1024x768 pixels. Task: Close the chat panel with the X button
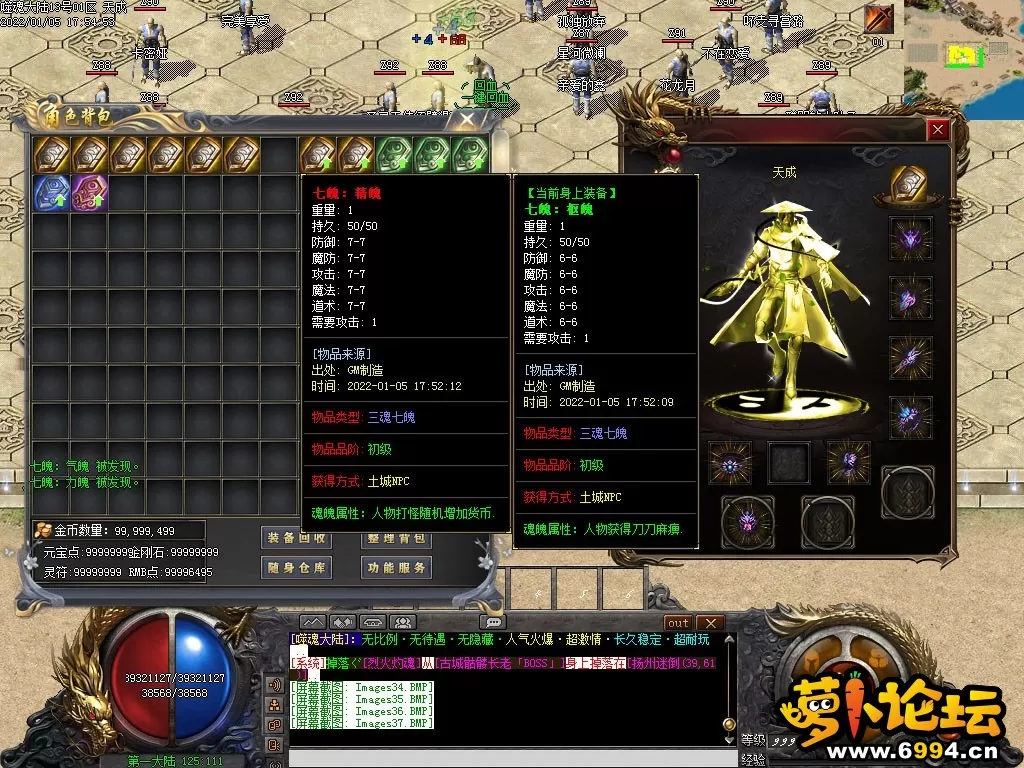coord(709,623)
